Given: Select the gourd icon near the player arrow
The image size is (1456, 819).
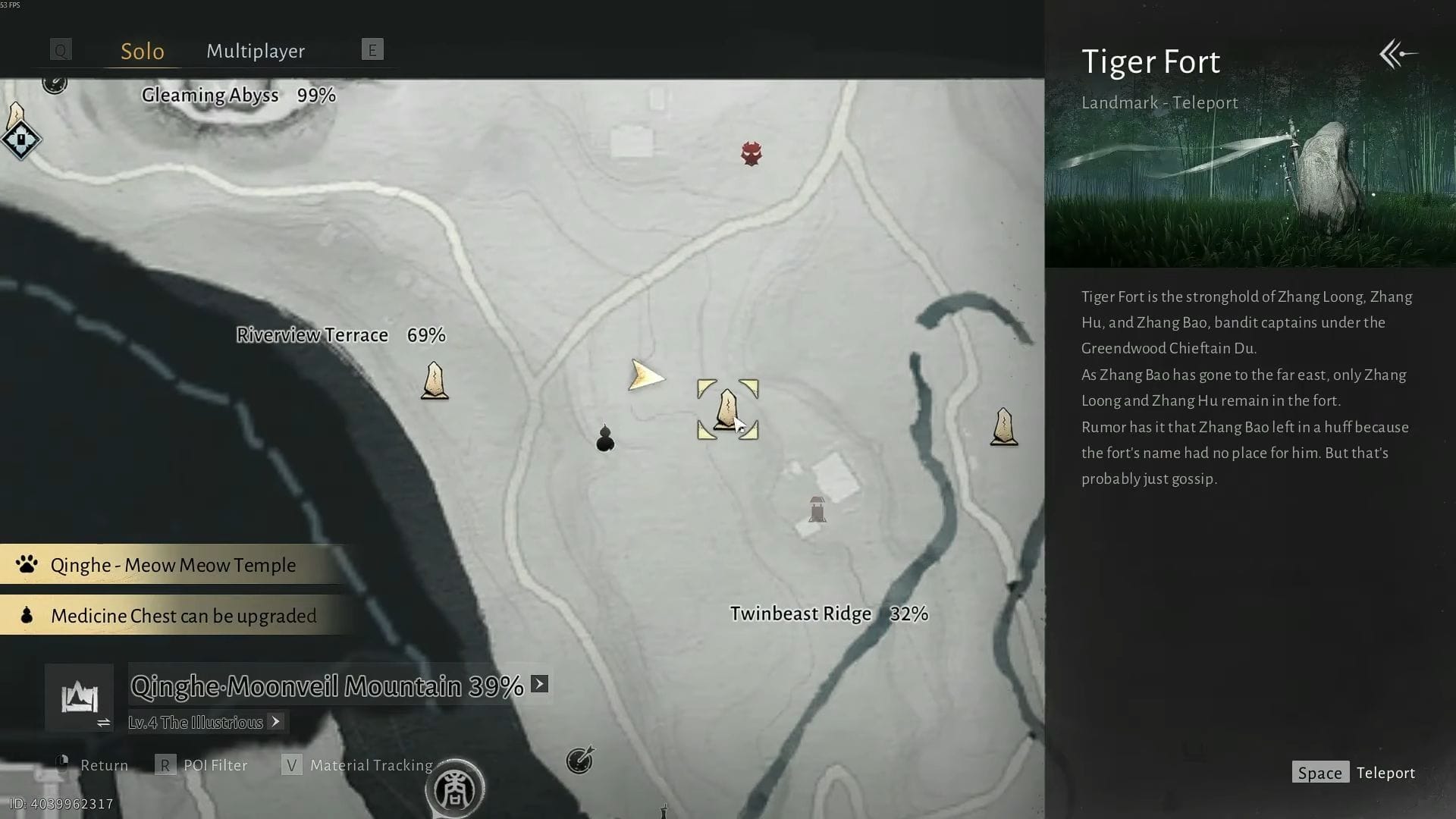Looking at the screenshot, I should 604,438.
